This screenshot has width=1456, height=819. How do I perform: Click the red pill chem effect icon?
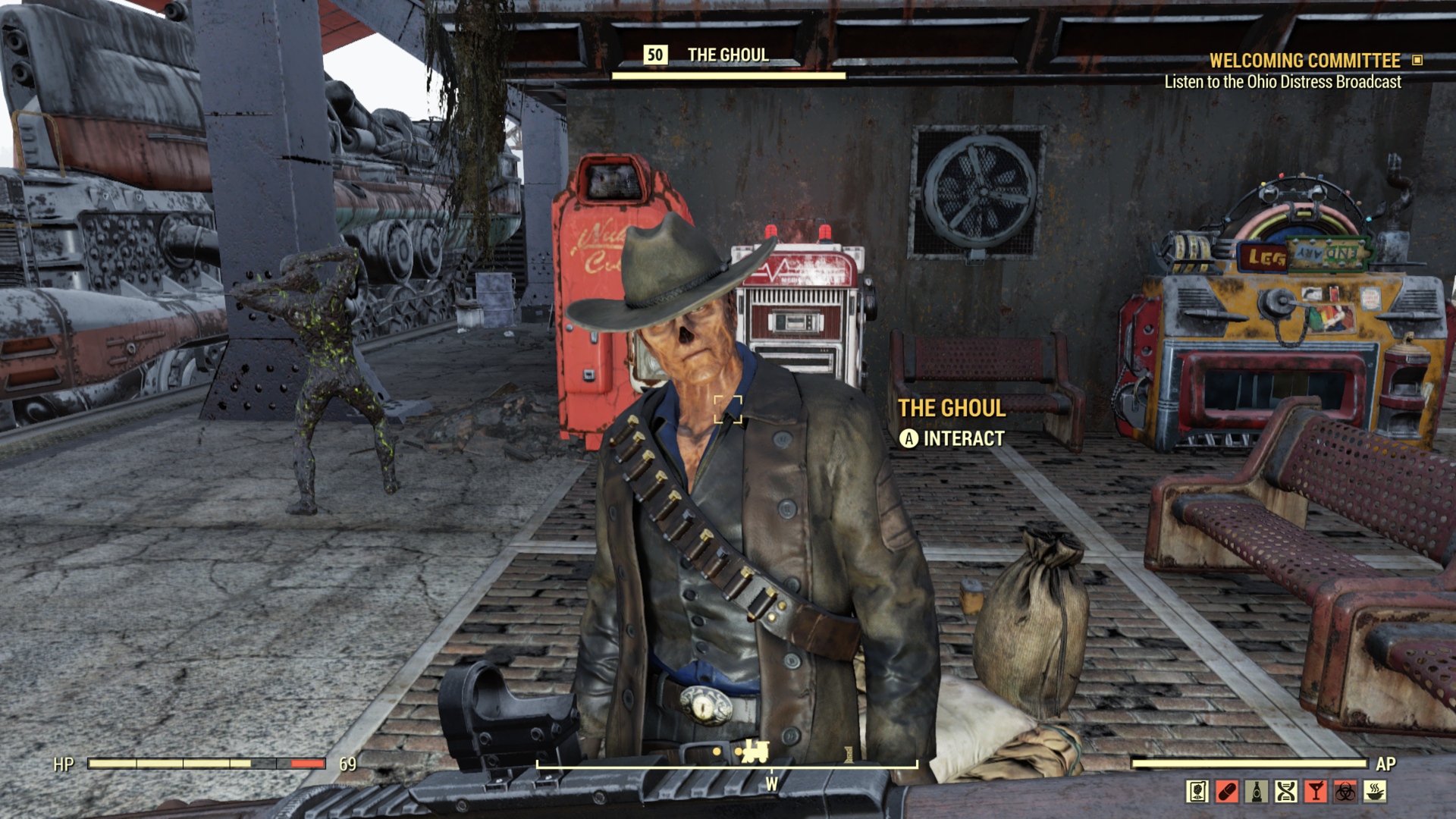pyautogui.click(x=1227, y=792)
